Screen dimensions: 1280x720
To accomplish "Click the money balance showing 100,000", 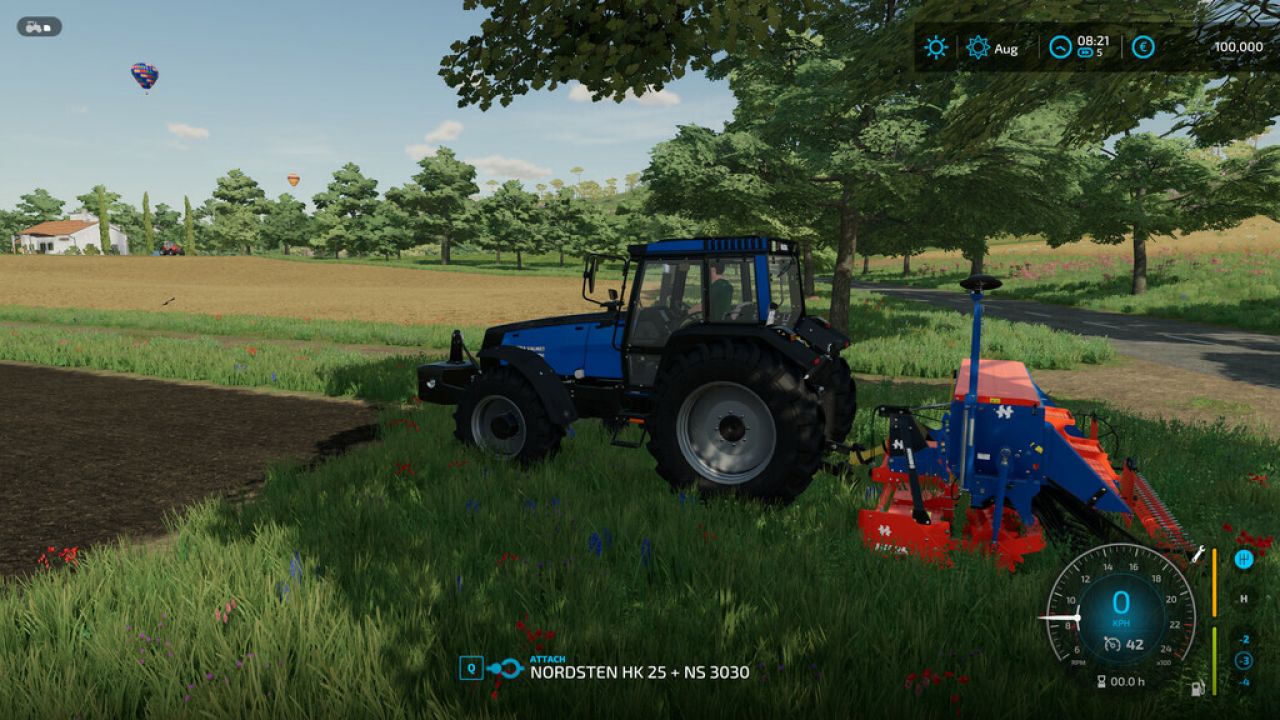I will (1238, 47).
